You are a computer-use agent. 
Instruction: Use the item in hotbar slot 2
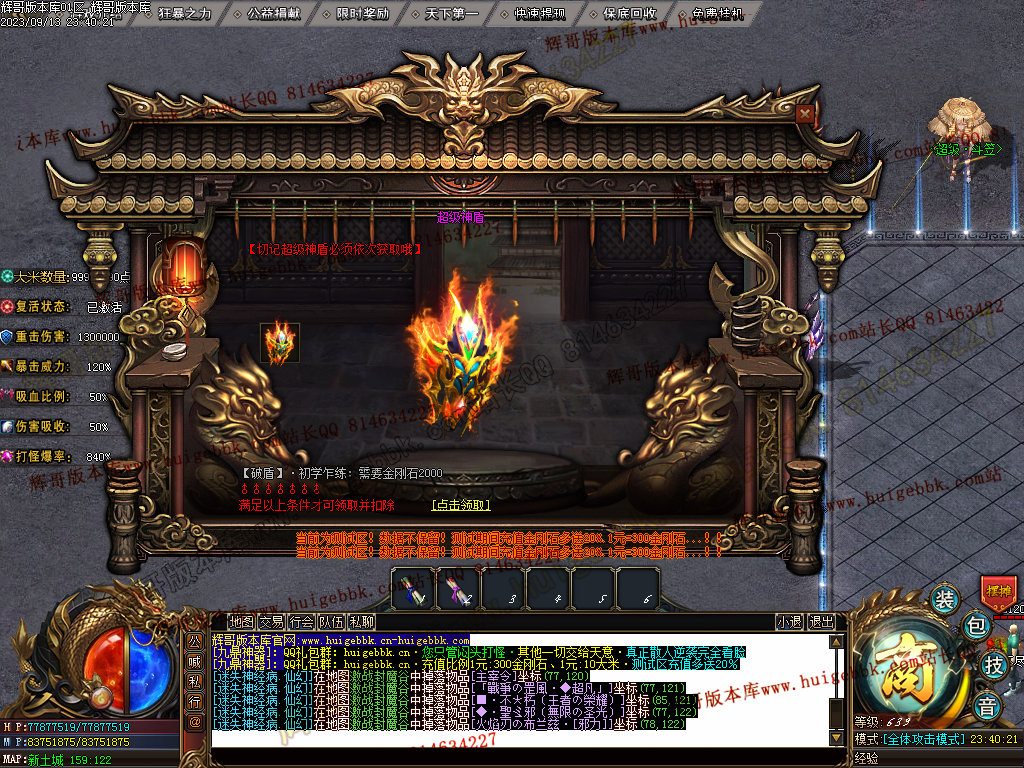pos(459,588)
